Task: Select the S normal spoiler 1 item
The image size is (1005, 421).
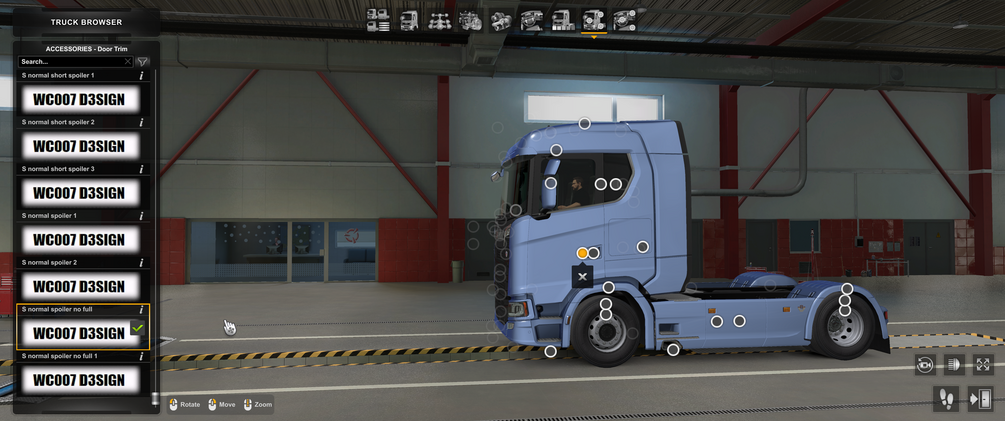Action: coord(79,240)
